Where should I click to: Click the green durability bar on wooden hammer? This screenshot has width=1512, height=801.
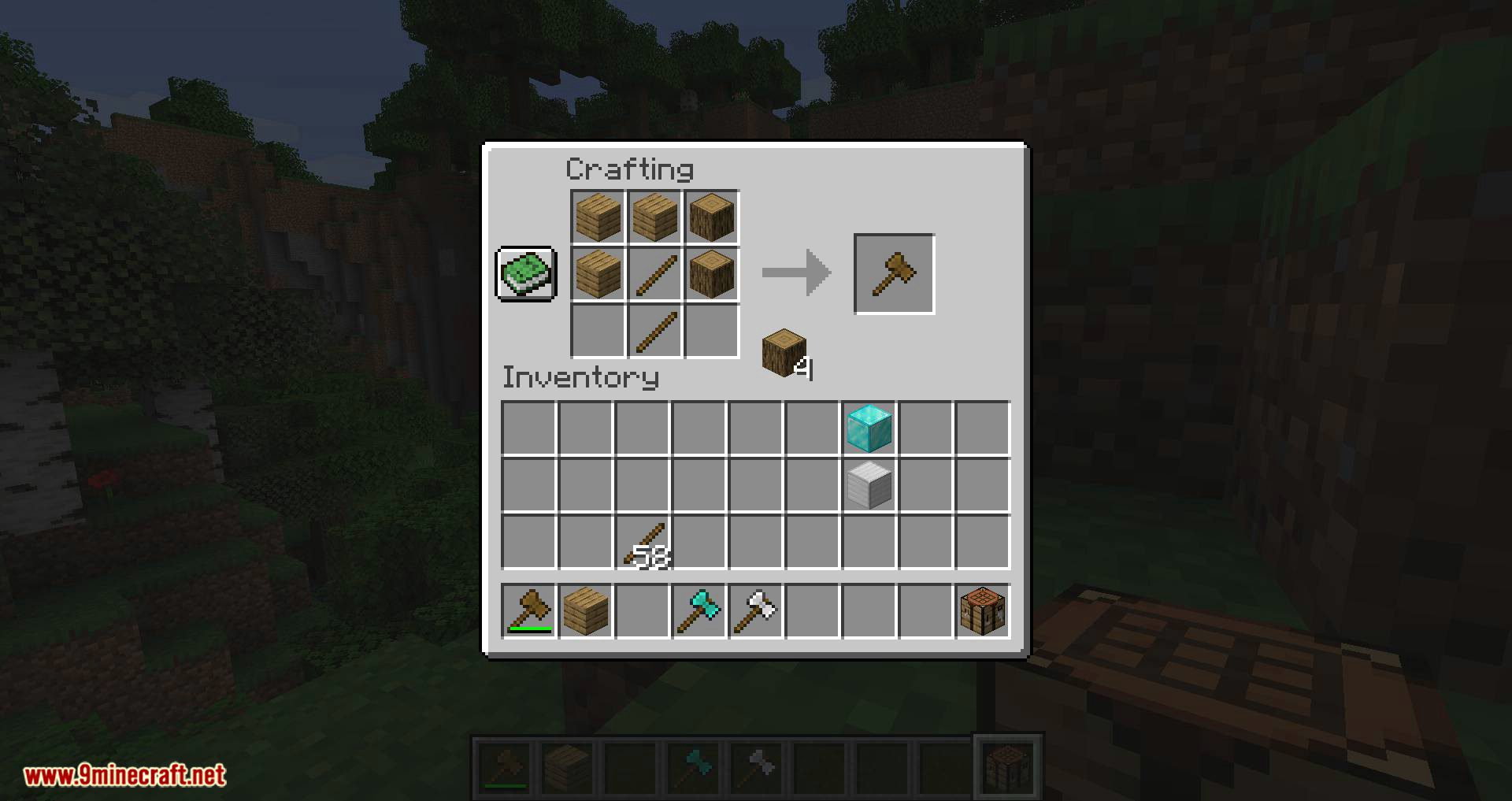pos(530,628)
